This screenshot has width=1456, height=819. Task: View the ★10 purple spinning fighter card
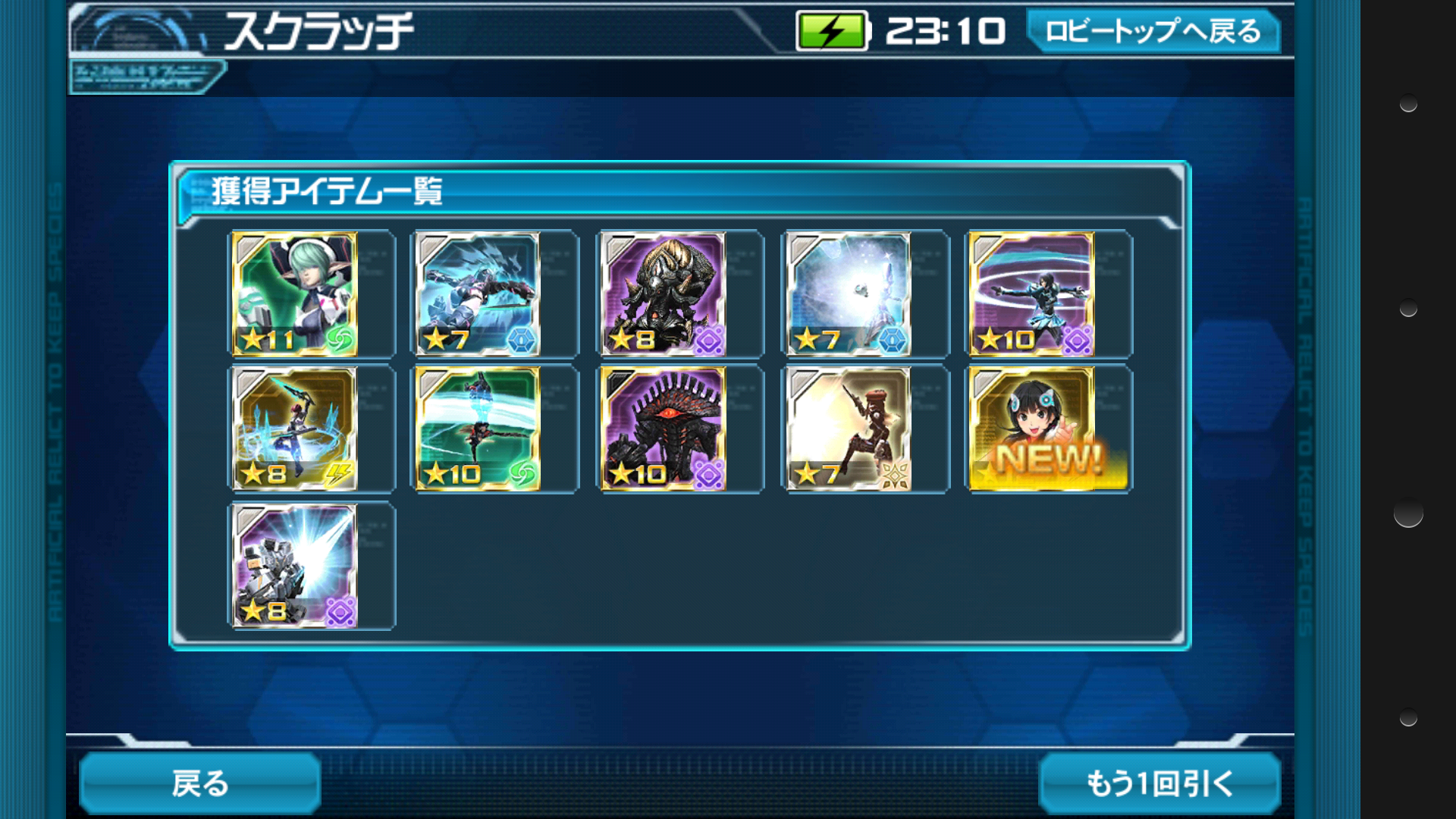(x=1031, y=294)
